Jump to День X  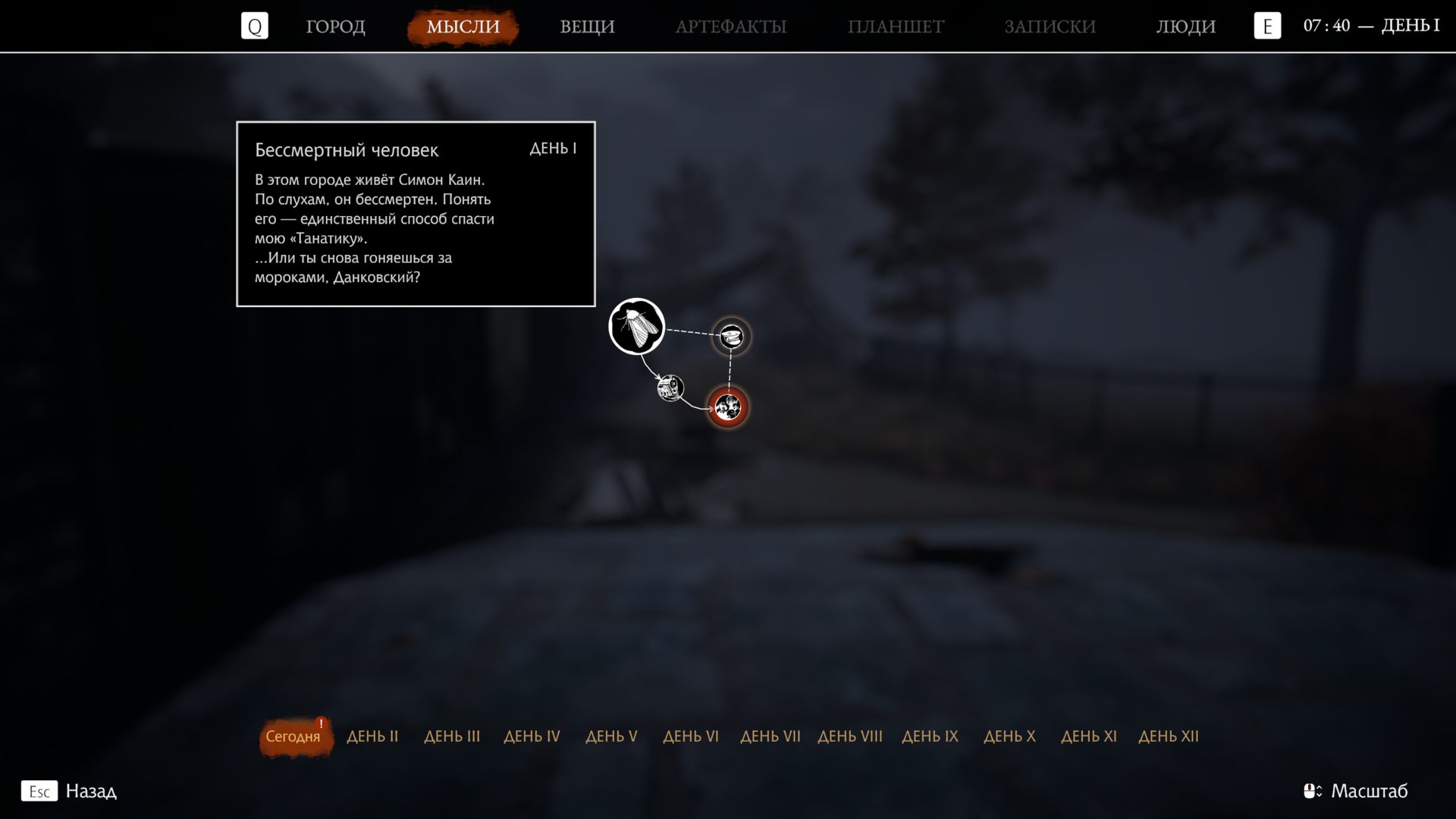coord(1009,736)
